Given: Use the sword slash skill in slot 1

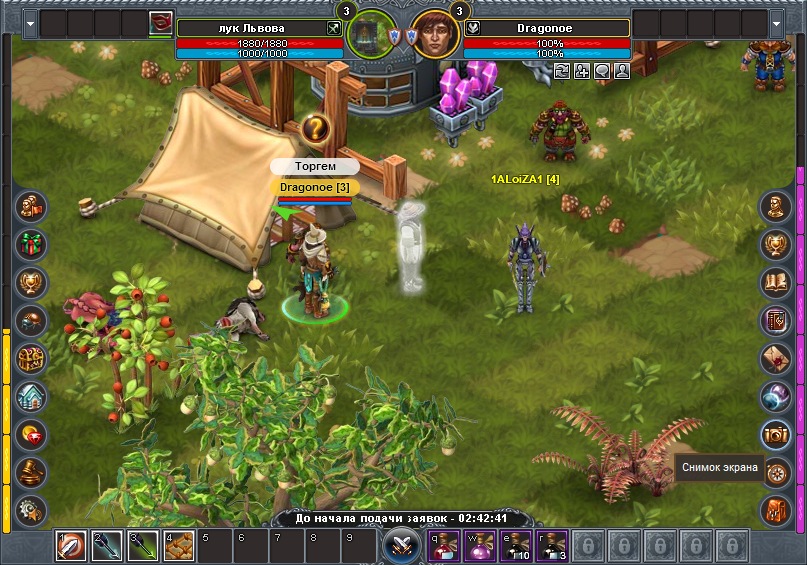Looking at the screenshot, I should pyautogui.click(x=70, y=546).
